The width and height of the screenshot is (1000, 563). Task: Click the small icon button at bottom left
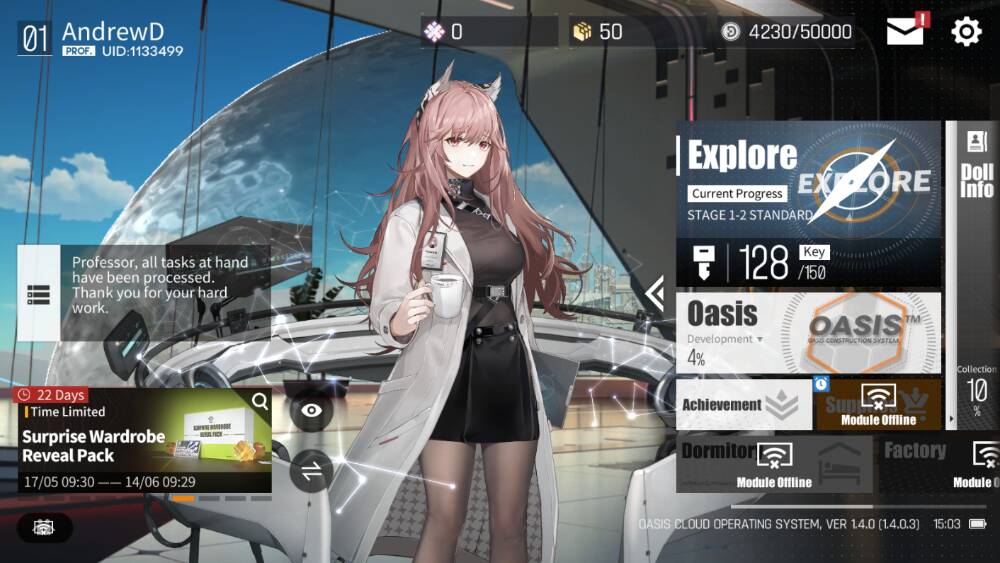coord(44,527)
